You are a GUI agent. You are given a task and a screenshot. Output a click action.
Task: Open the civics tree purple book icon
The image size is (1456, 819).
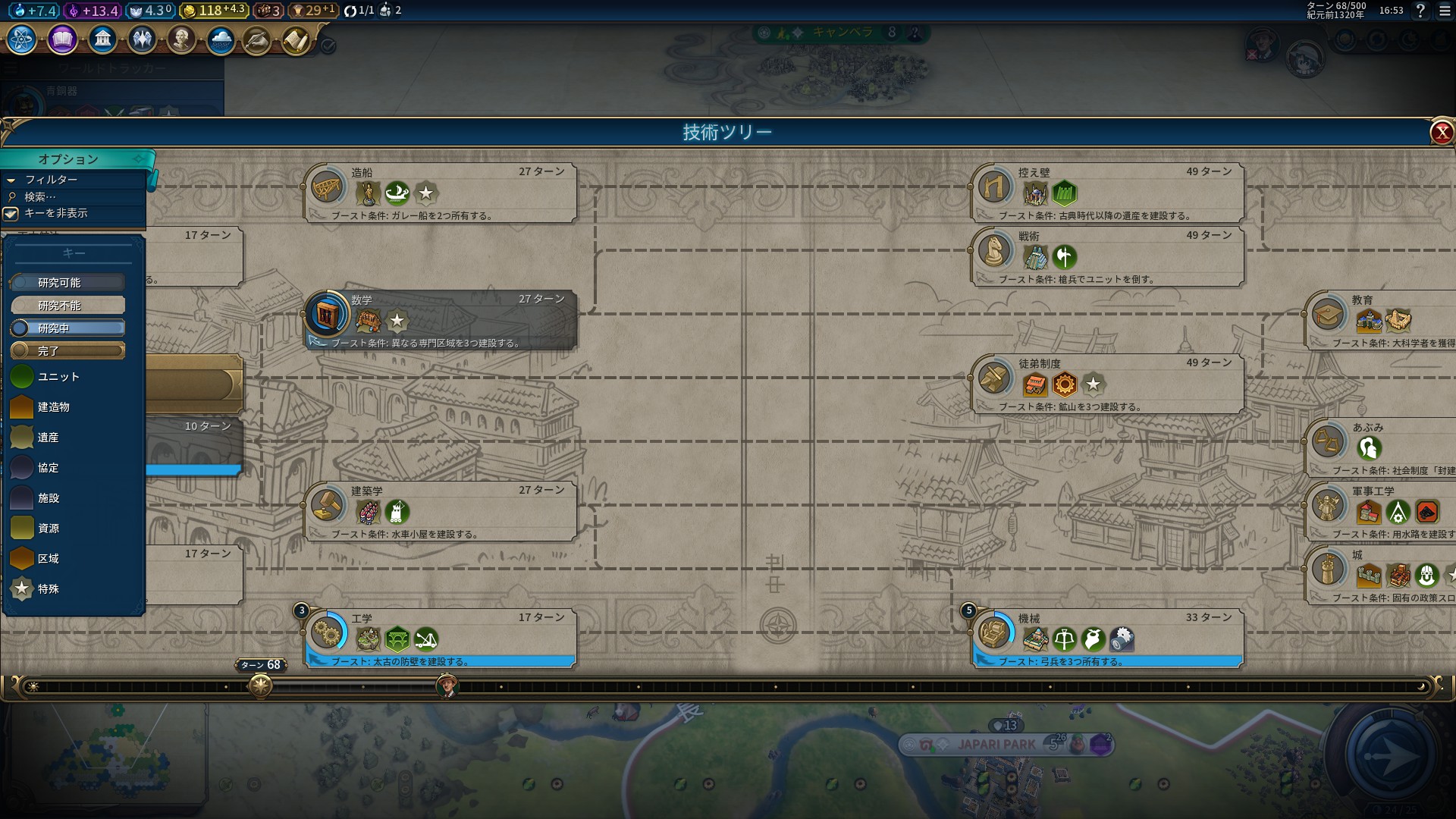point(62,39)
